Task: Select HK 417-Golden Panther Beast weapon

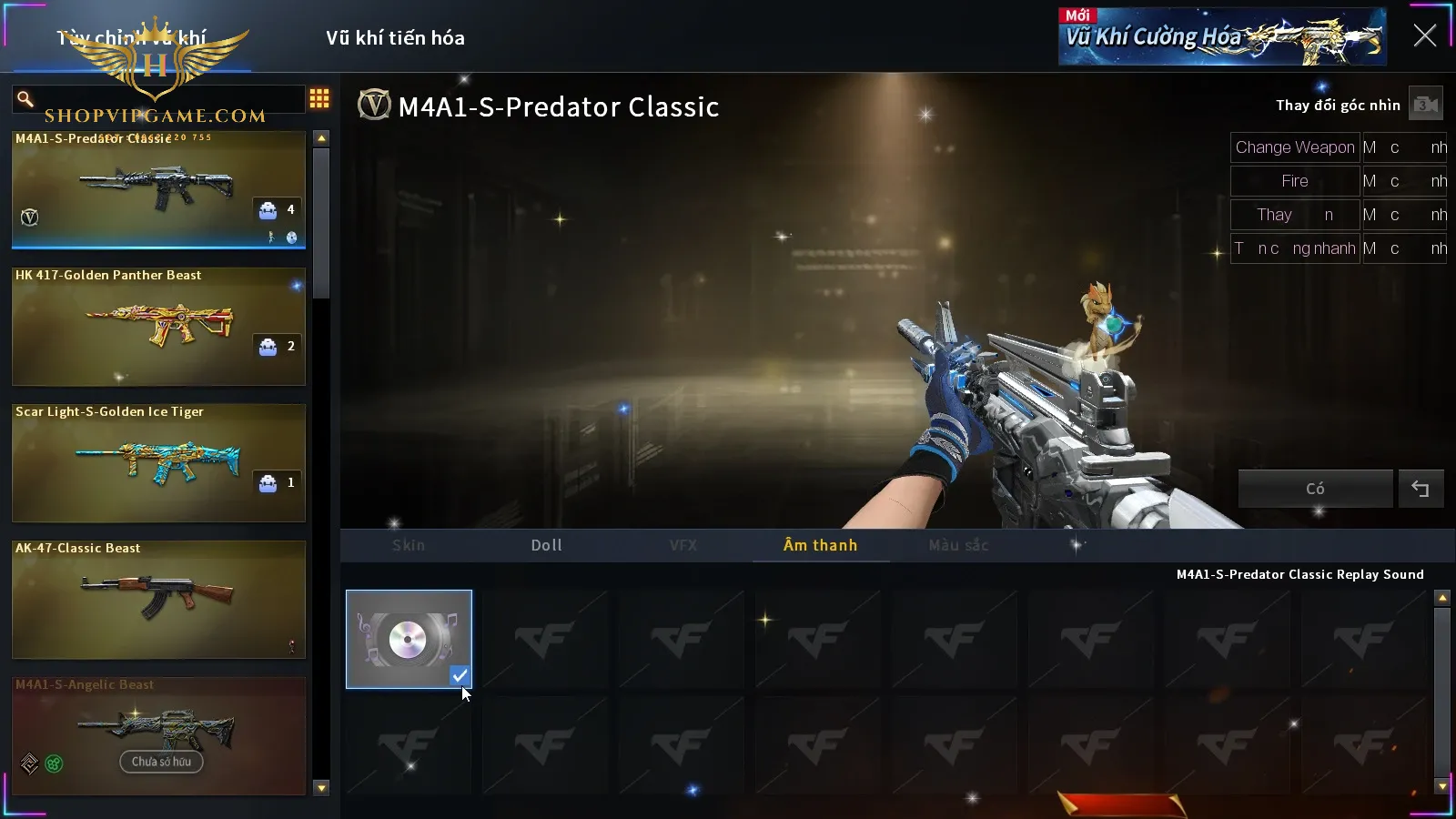Action: pos(158,326)
